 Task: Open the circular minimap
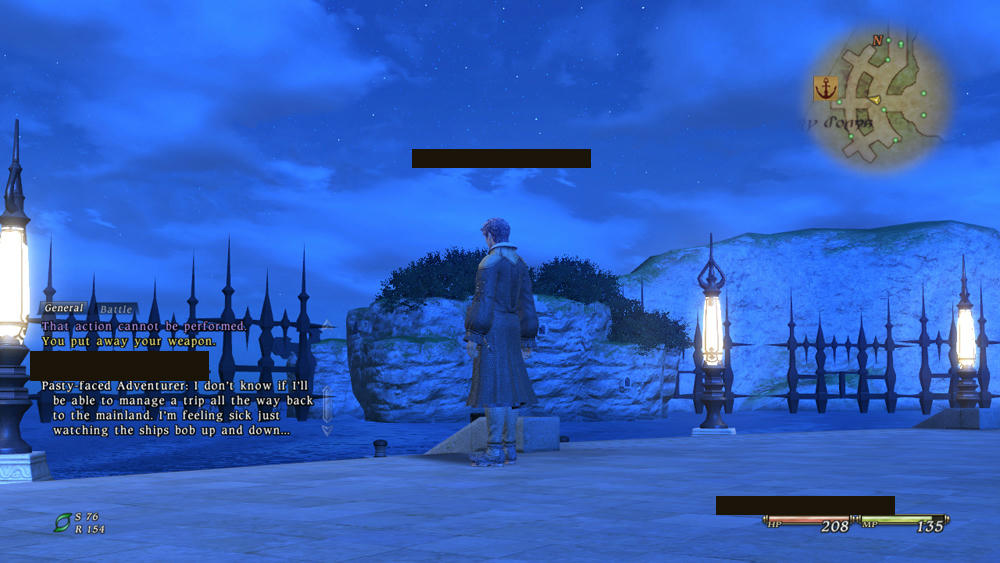click(877, 97)
